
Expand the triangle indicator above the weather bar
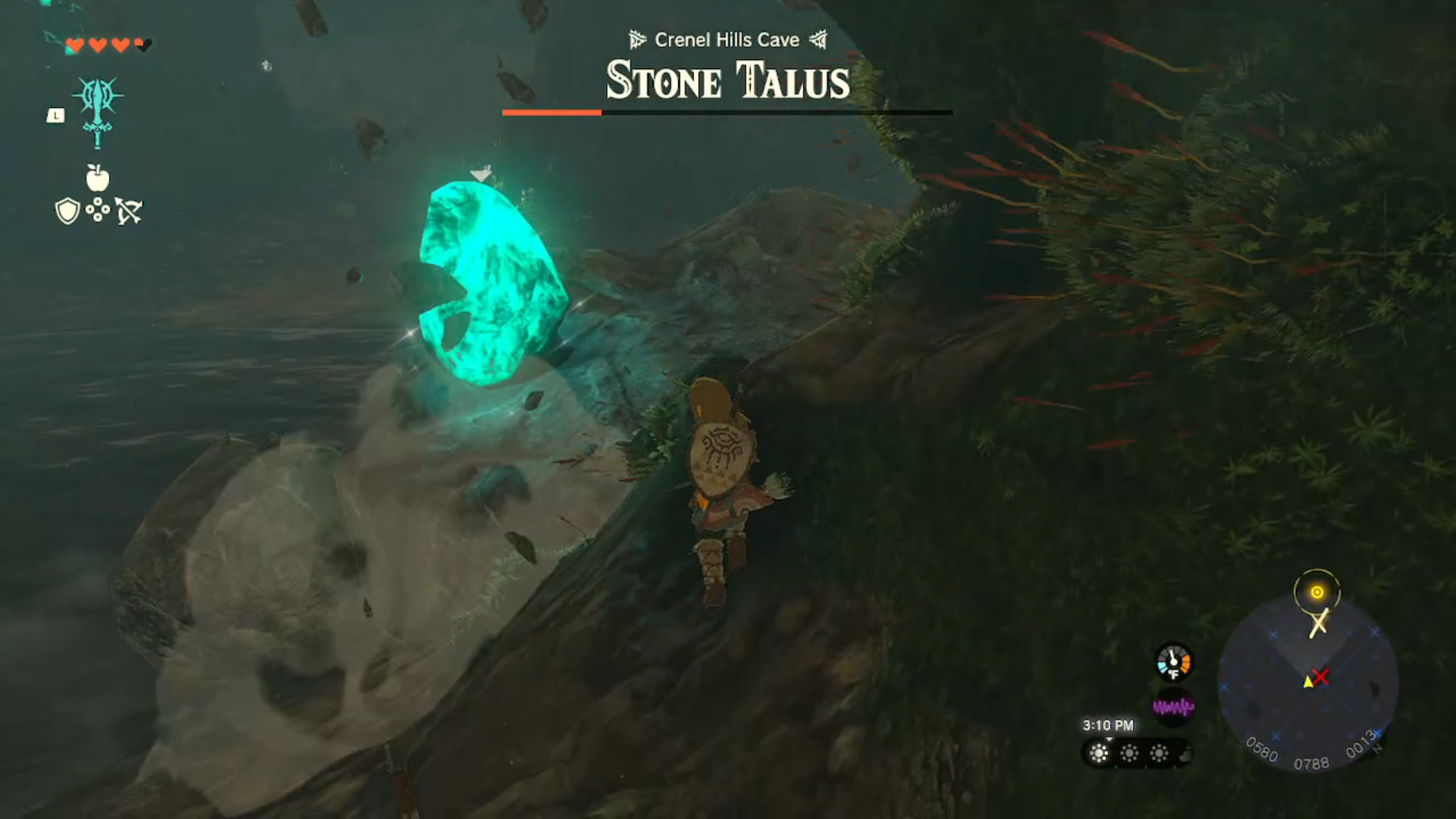[x=1109, y=740]
